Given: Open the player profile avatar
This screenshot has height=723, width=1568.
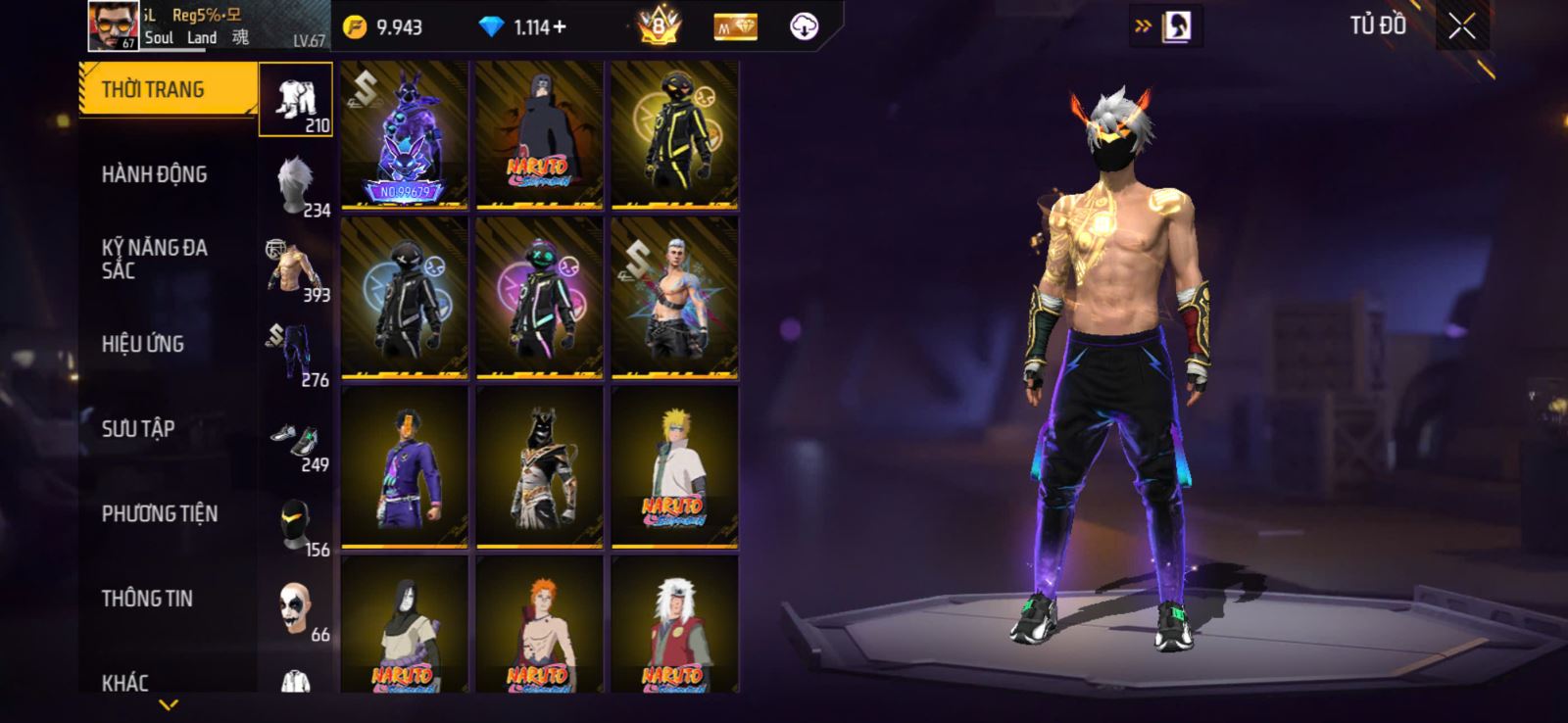Looking at the screenshot, I should [x=114, y=25].
